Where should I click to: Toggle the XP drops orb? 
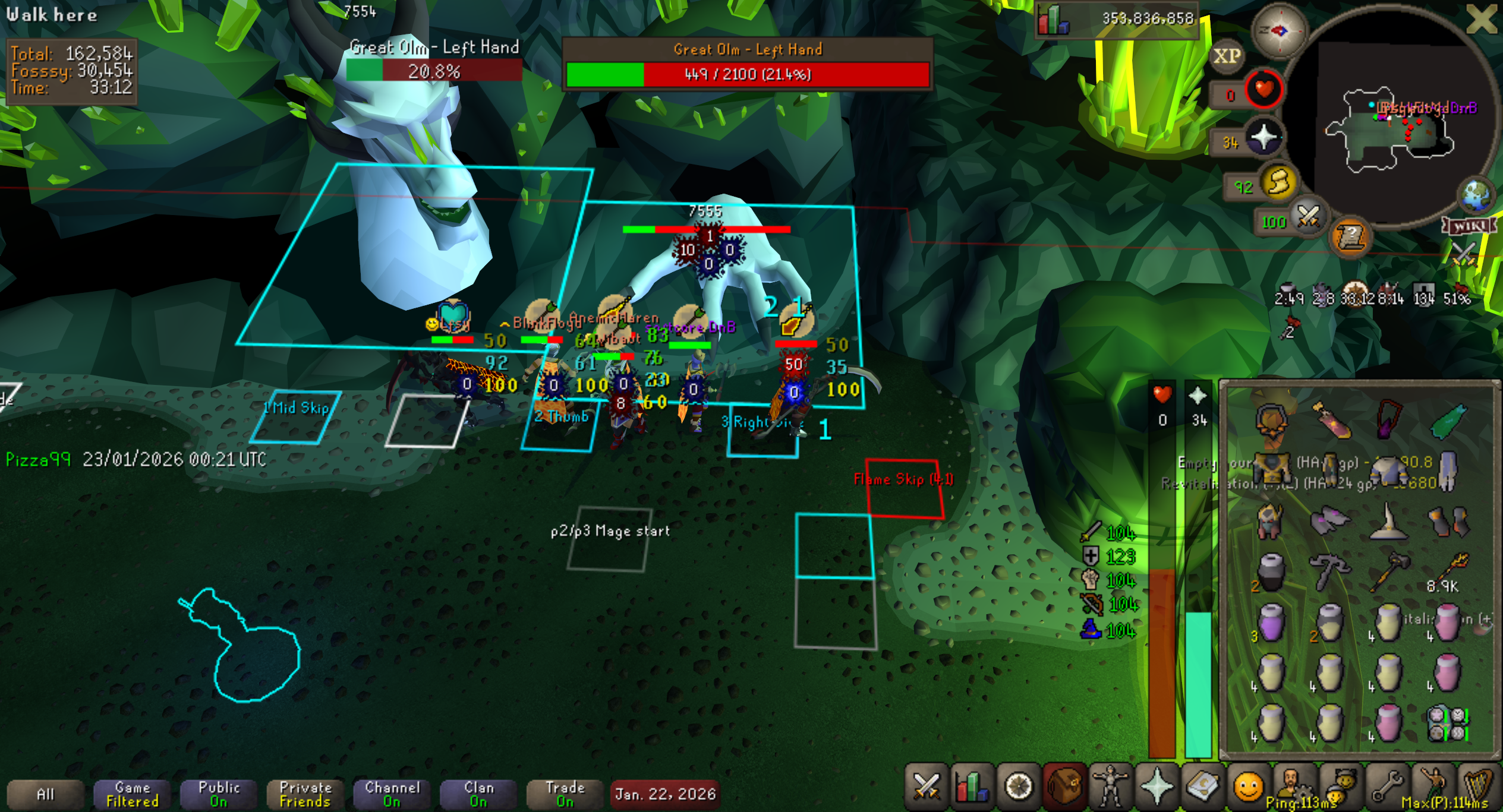click(x=1226, y=56)
